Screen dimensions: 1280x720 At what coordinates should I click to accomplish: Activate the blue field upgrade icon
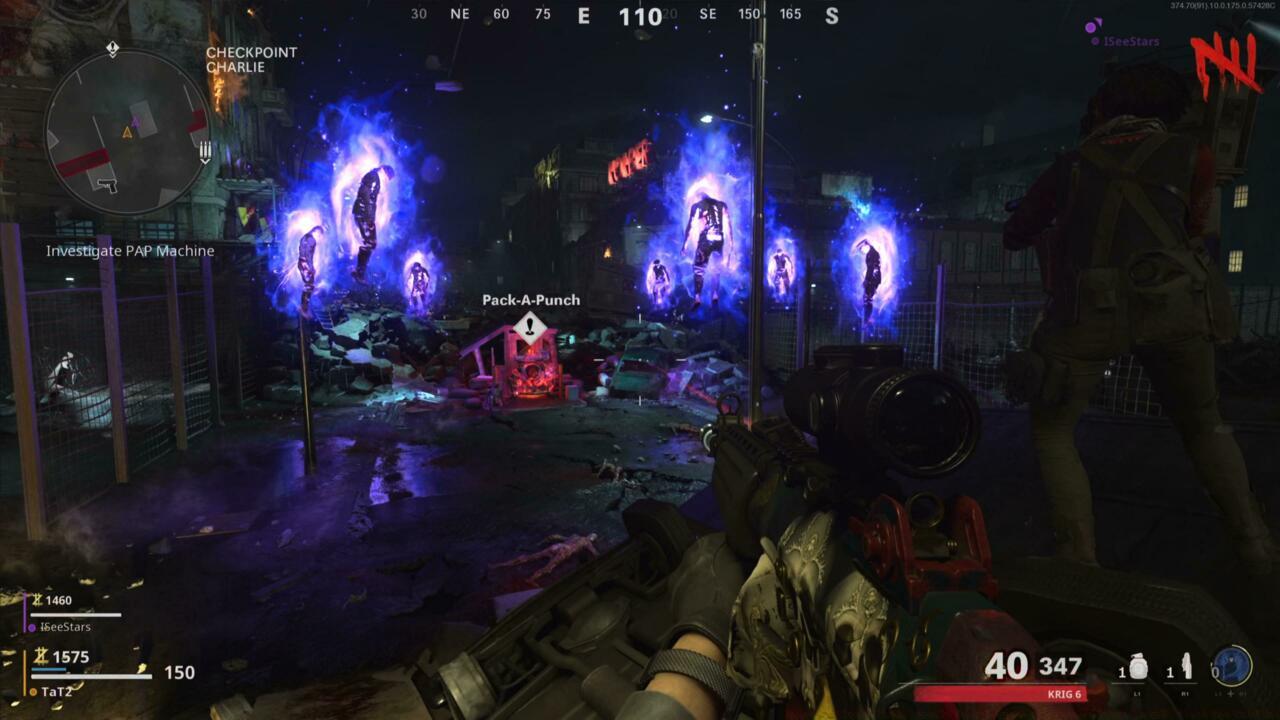pyautogui.click(x=1232, y=666)
